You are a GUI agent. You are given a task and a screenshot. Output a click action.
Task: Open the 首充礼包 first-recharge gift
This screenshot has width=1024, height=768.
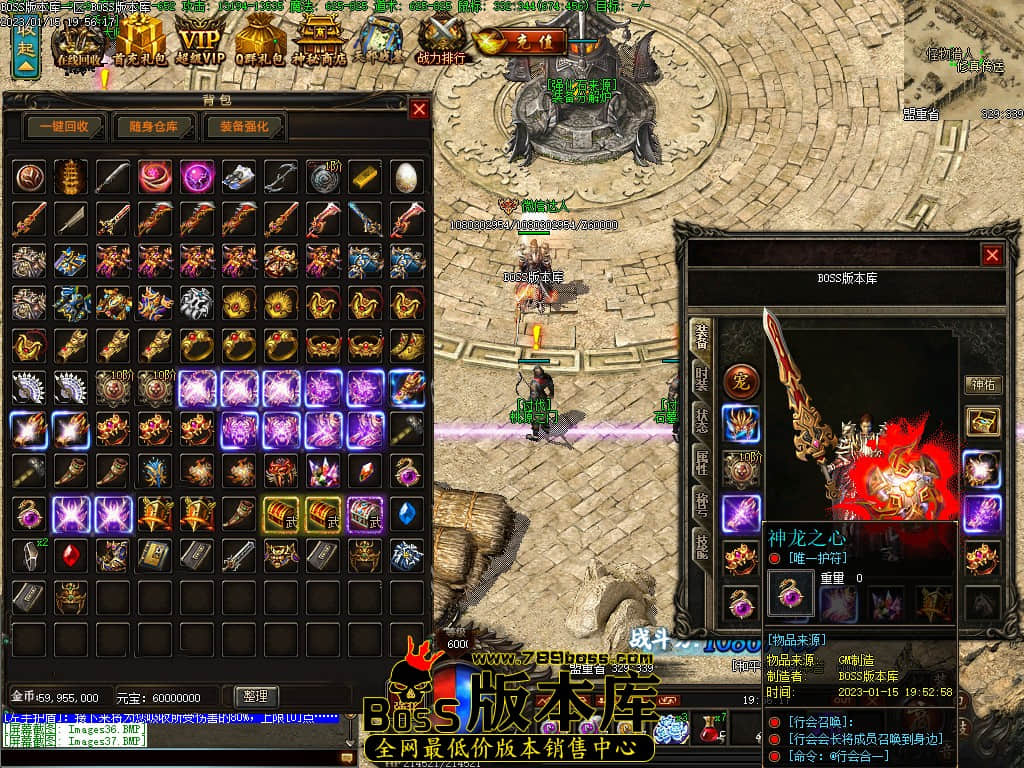138,42
